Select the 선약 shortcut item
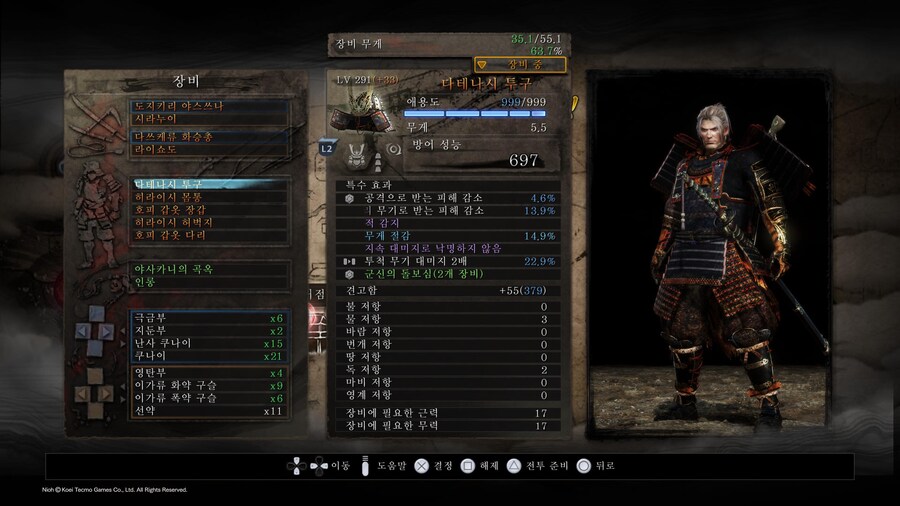The width and height of the screenshot is (900, 506). [x=209, y=411]
